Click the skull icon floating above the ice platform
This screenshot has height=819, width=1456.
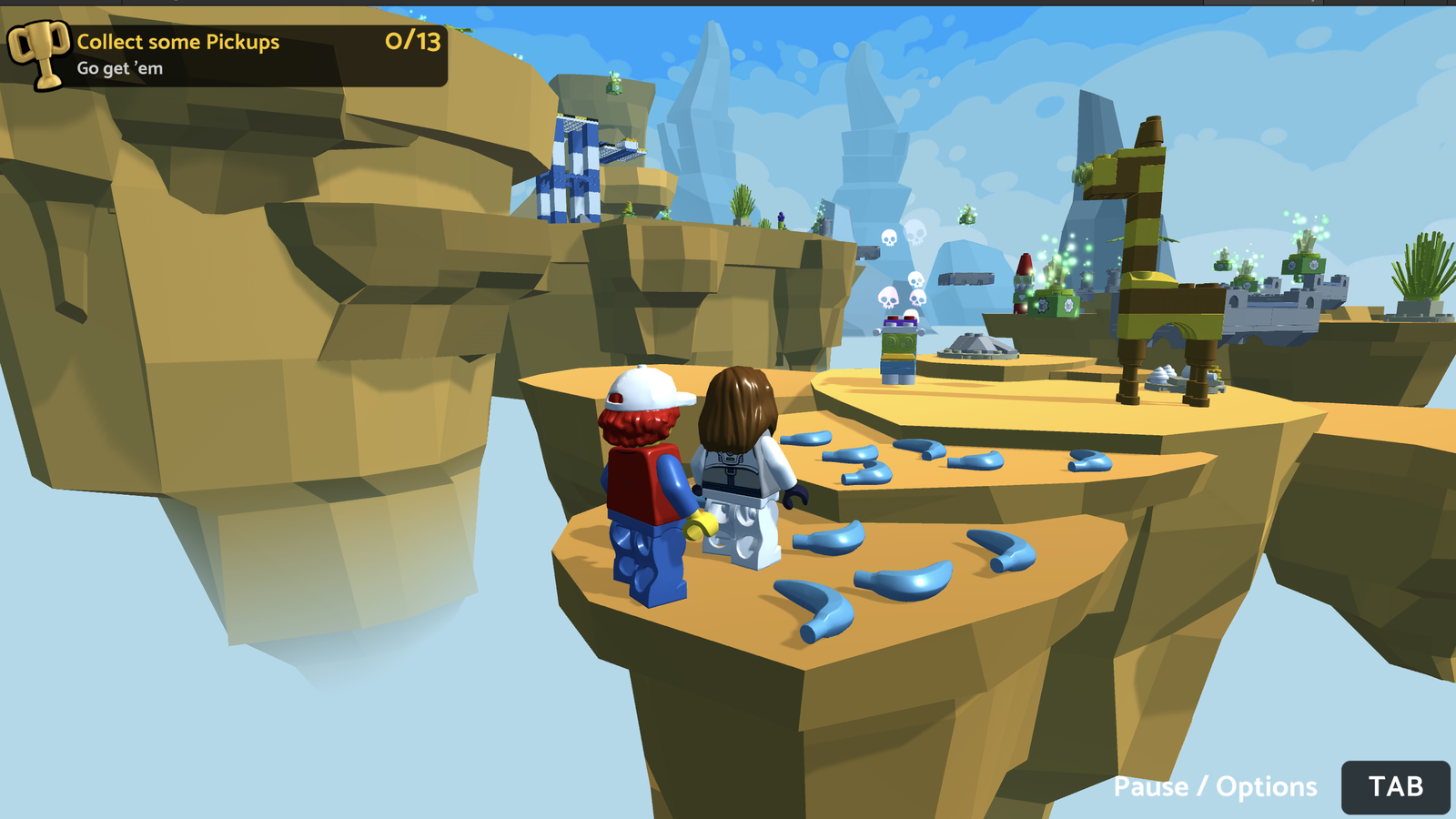pos(889,239)
